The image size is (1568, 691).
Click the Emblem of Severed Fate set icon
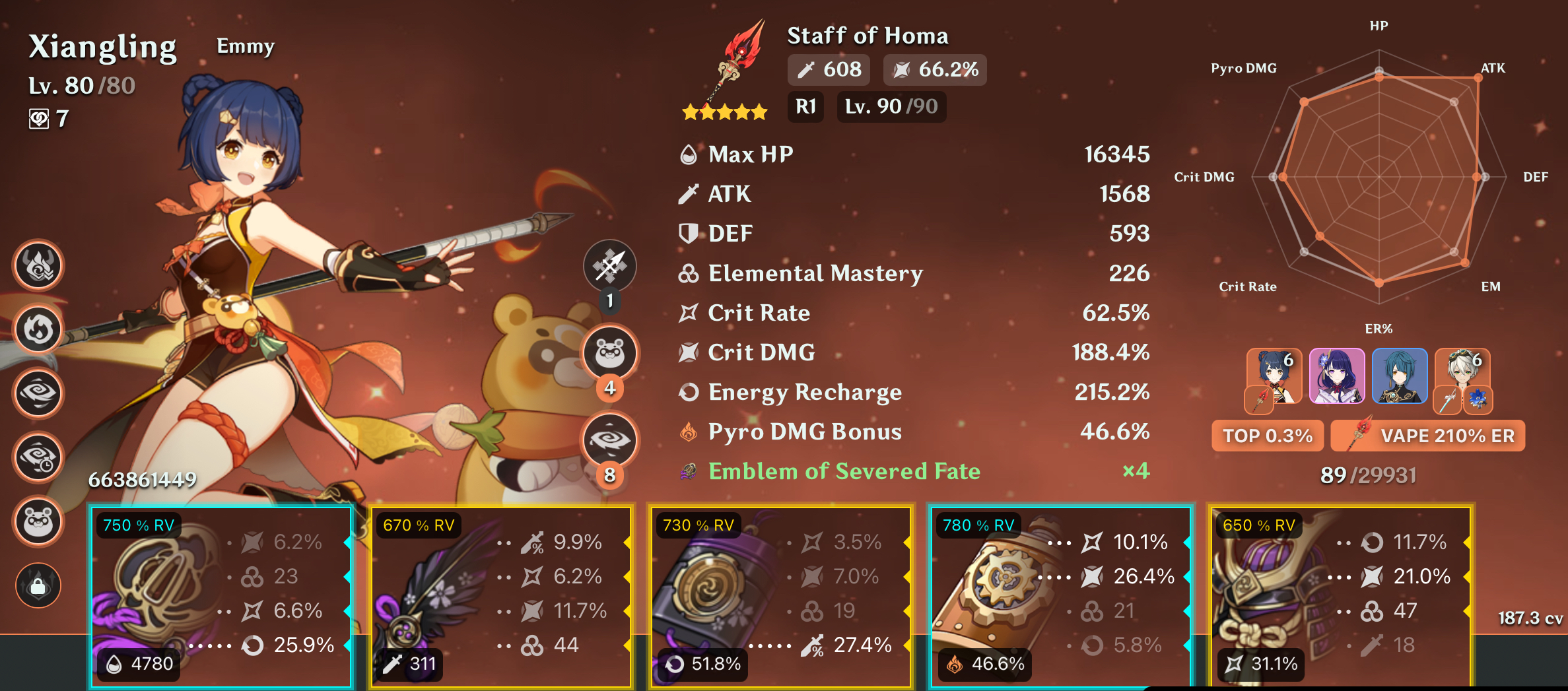[688, 471]
